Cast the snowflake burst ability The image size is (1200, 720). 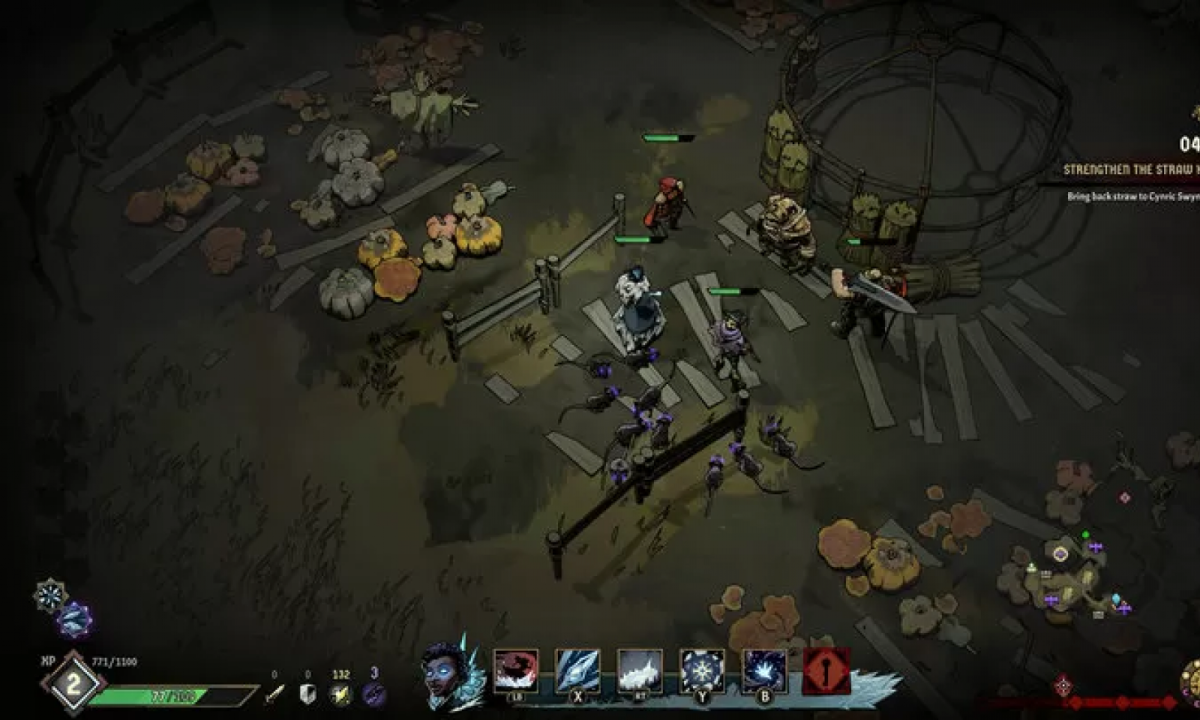[702, 670]
